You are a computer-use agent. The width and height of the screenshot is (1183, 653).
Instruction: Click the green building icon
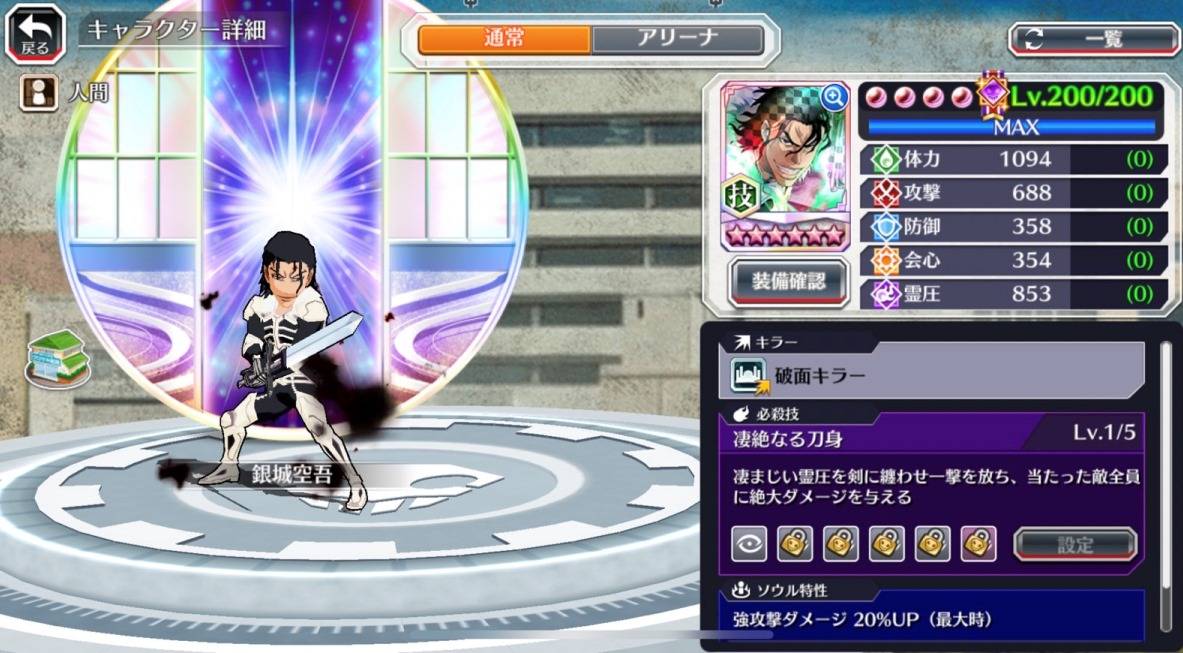pyautogui.click(x=57, y=356)
